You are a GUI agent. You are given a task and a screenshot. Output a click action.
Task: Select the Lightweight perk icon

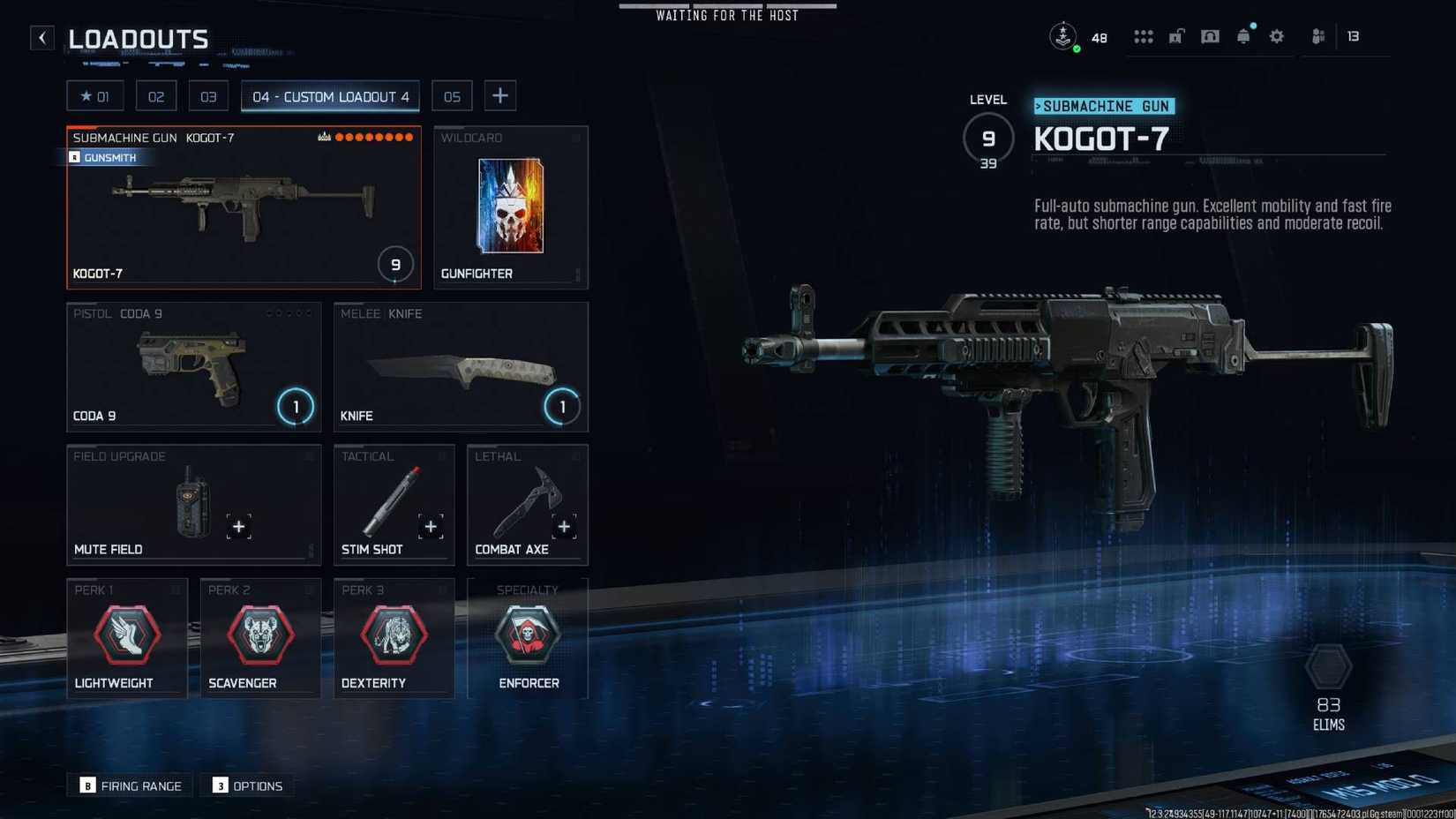126,634
